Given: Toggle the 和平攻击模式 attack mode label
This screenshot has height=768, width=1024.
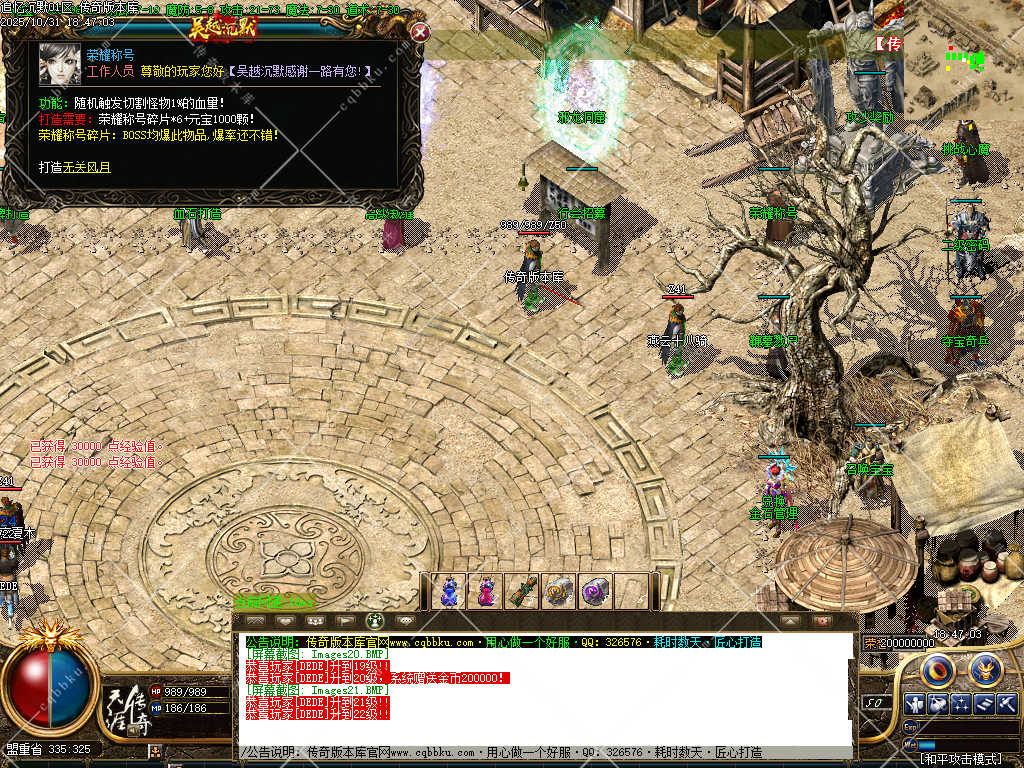Looking at the screenshot, I should [x=958, y=759].
